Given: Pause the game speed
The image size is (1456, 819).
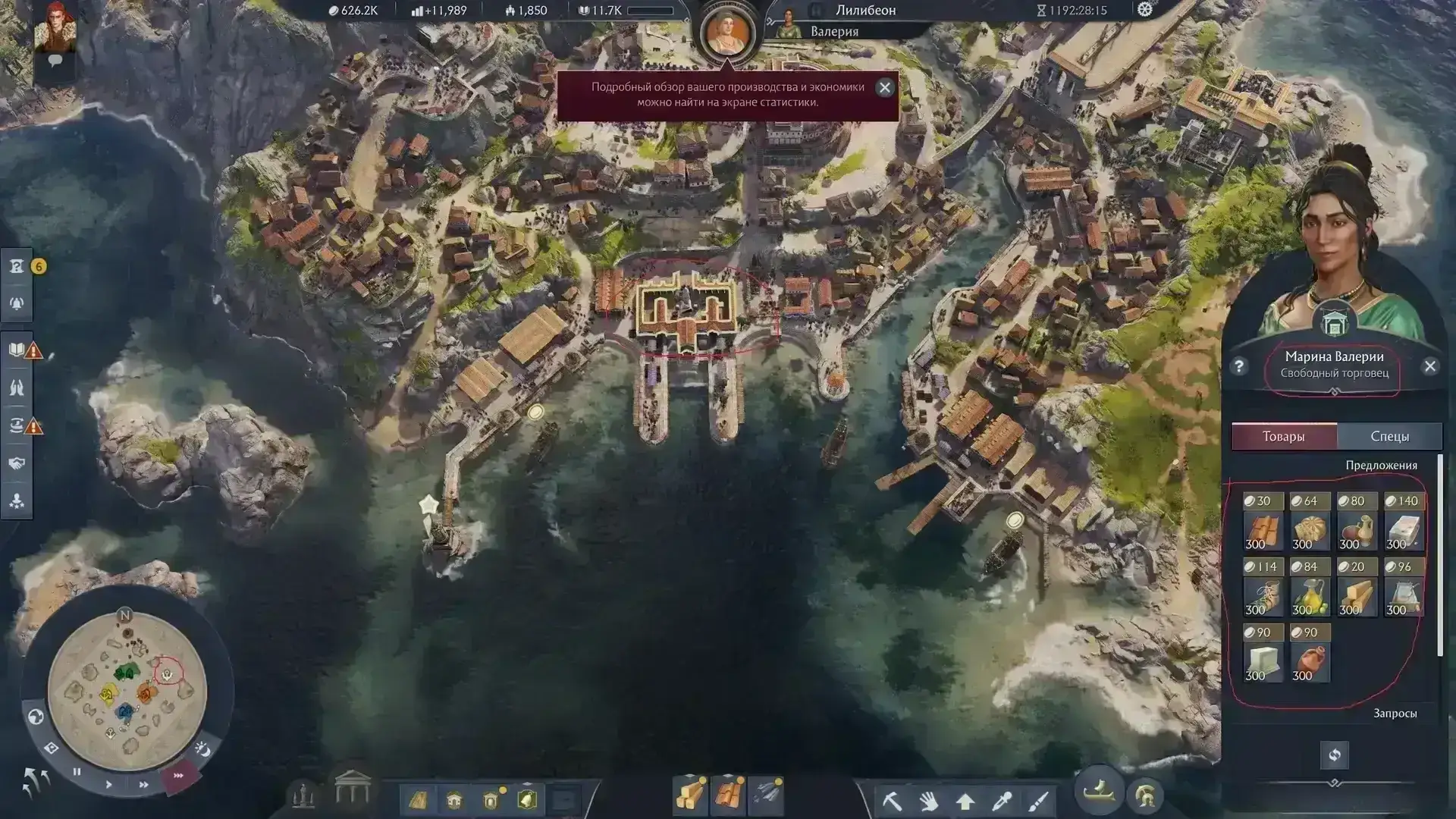Looking at the screenshot, I should tap(77, 772).
